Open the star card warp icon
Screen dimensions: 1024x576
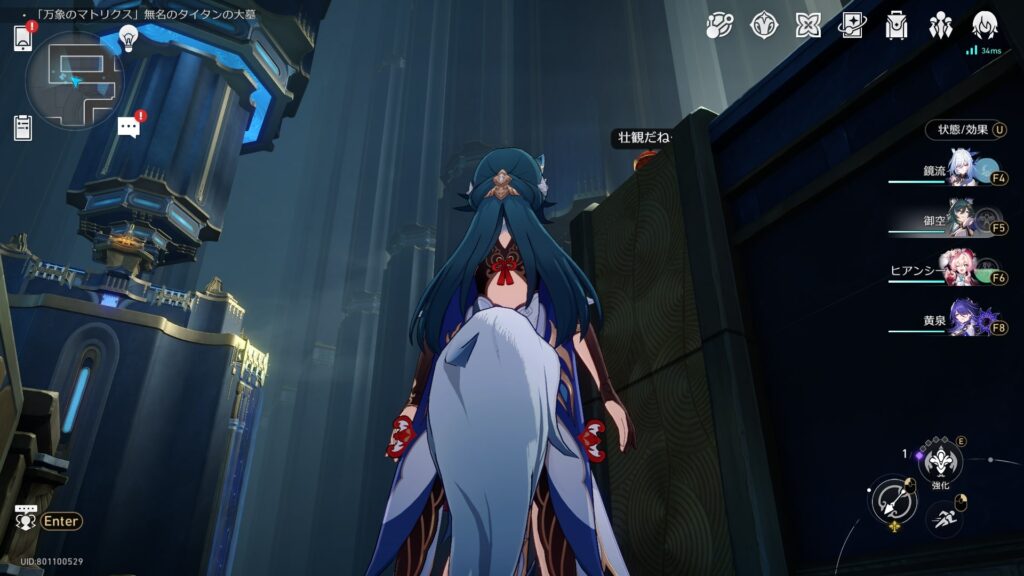[852, 25]
